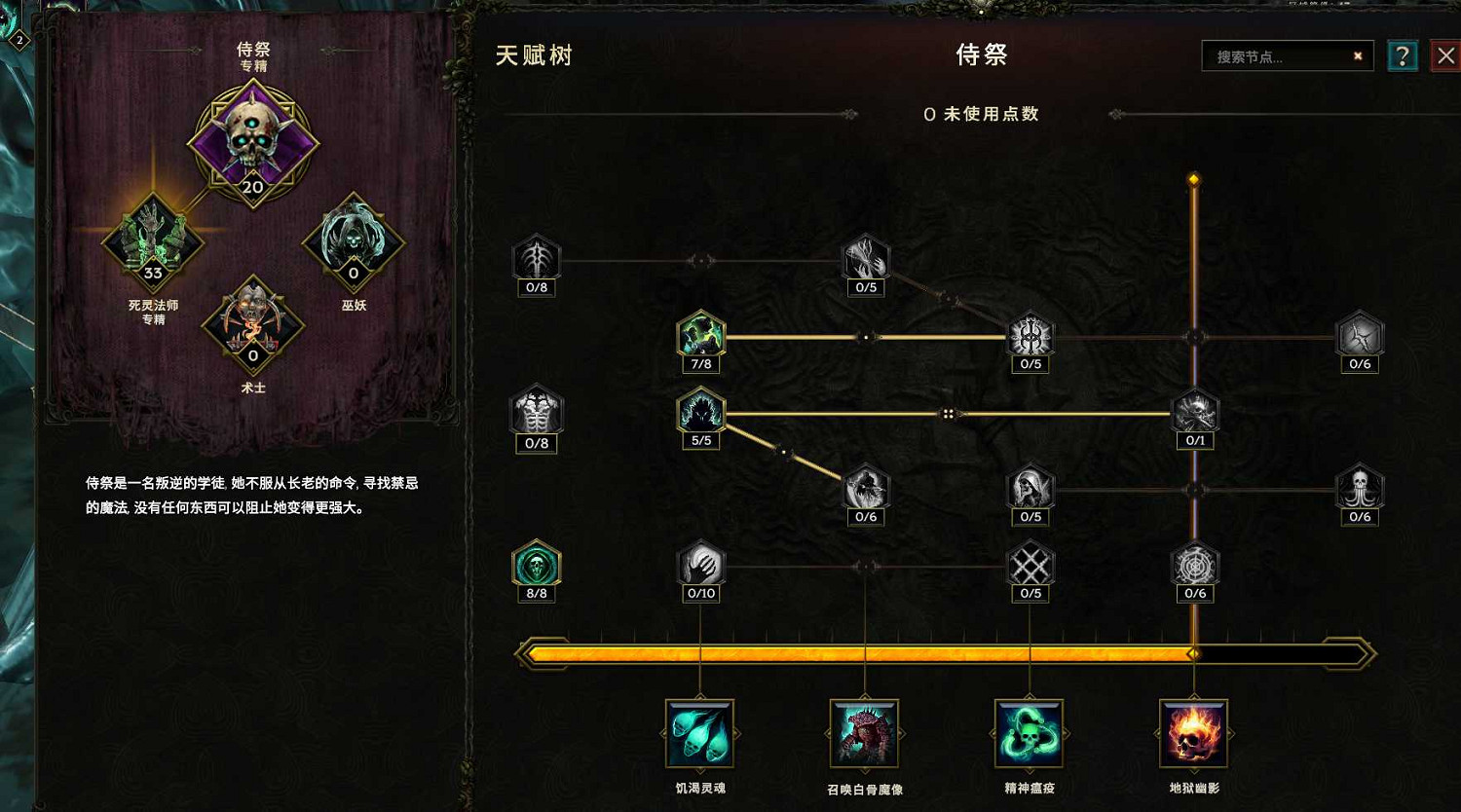Click the 0/8 ribcage passive node
1461x812 pixels.
pyautogui.click(x=537, y=414)
